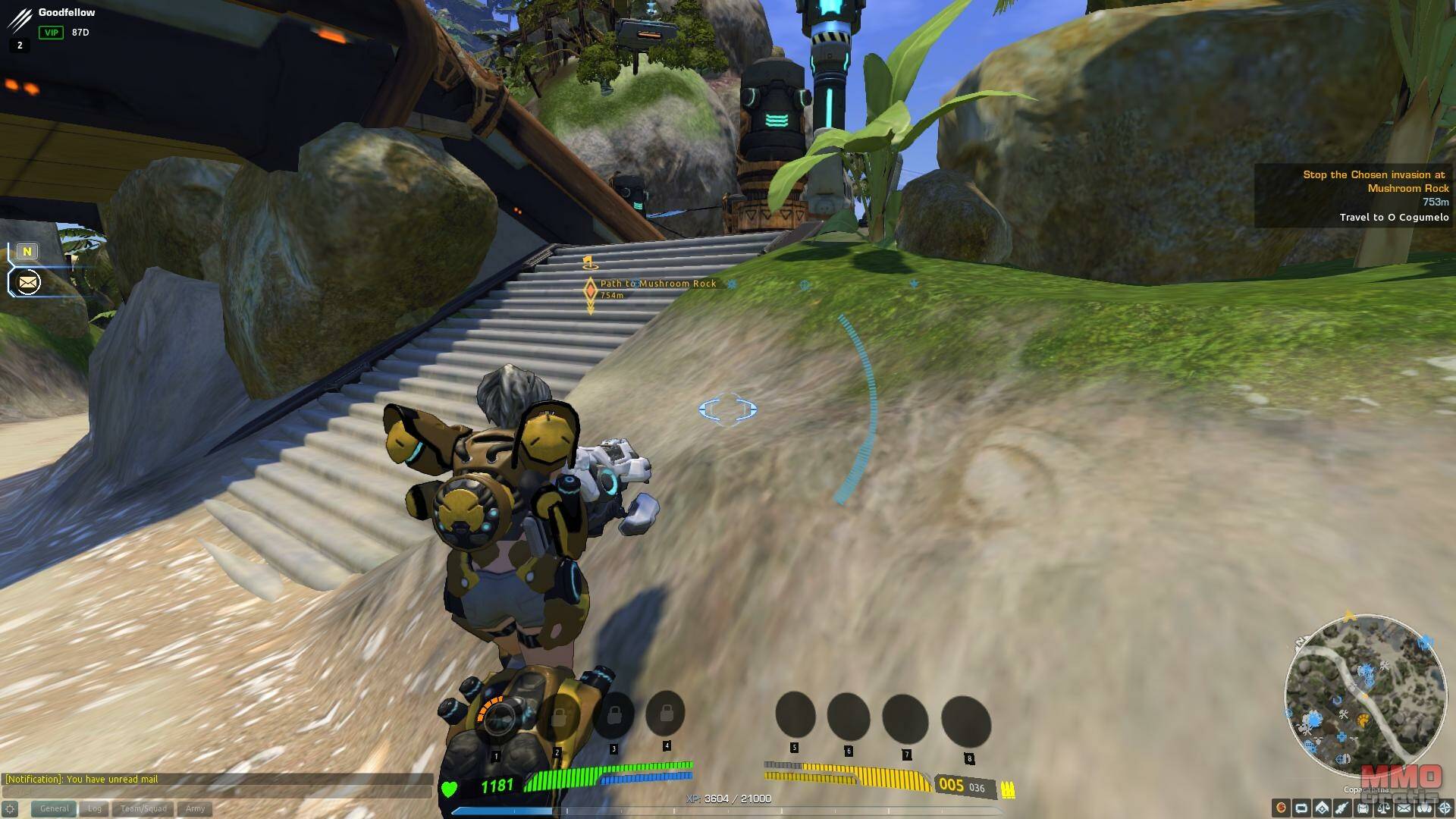This screenshot has height=819, width=1456.
Task: Open the looping arrows toolbar icon
Action: coord(1301,808)
